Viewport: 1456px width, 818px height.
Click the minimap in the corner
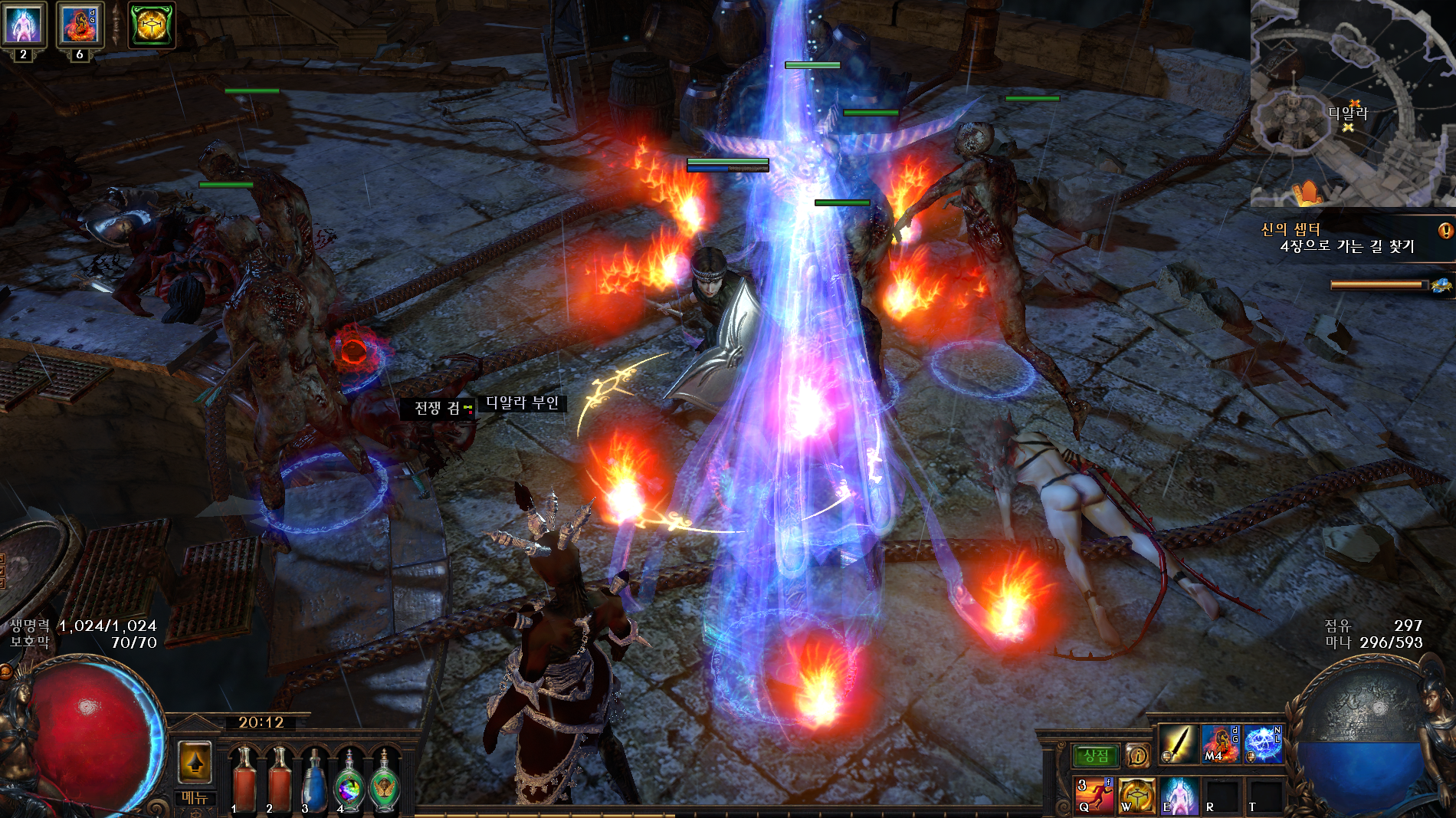(1353, 103)
